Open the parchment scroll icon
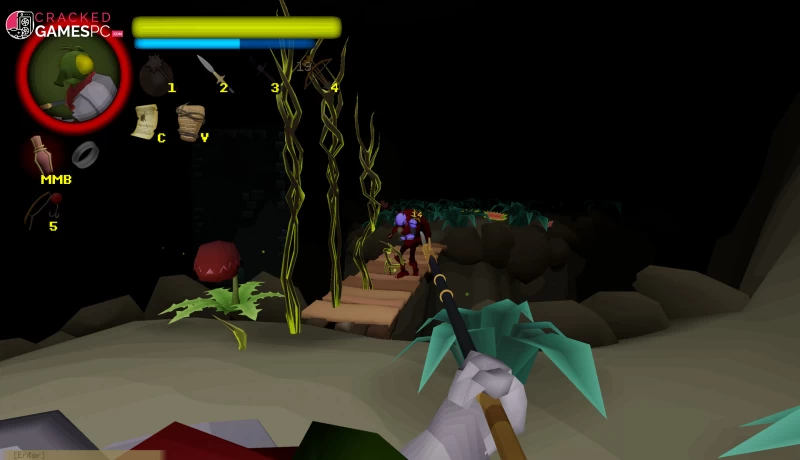 pos(144,119)
